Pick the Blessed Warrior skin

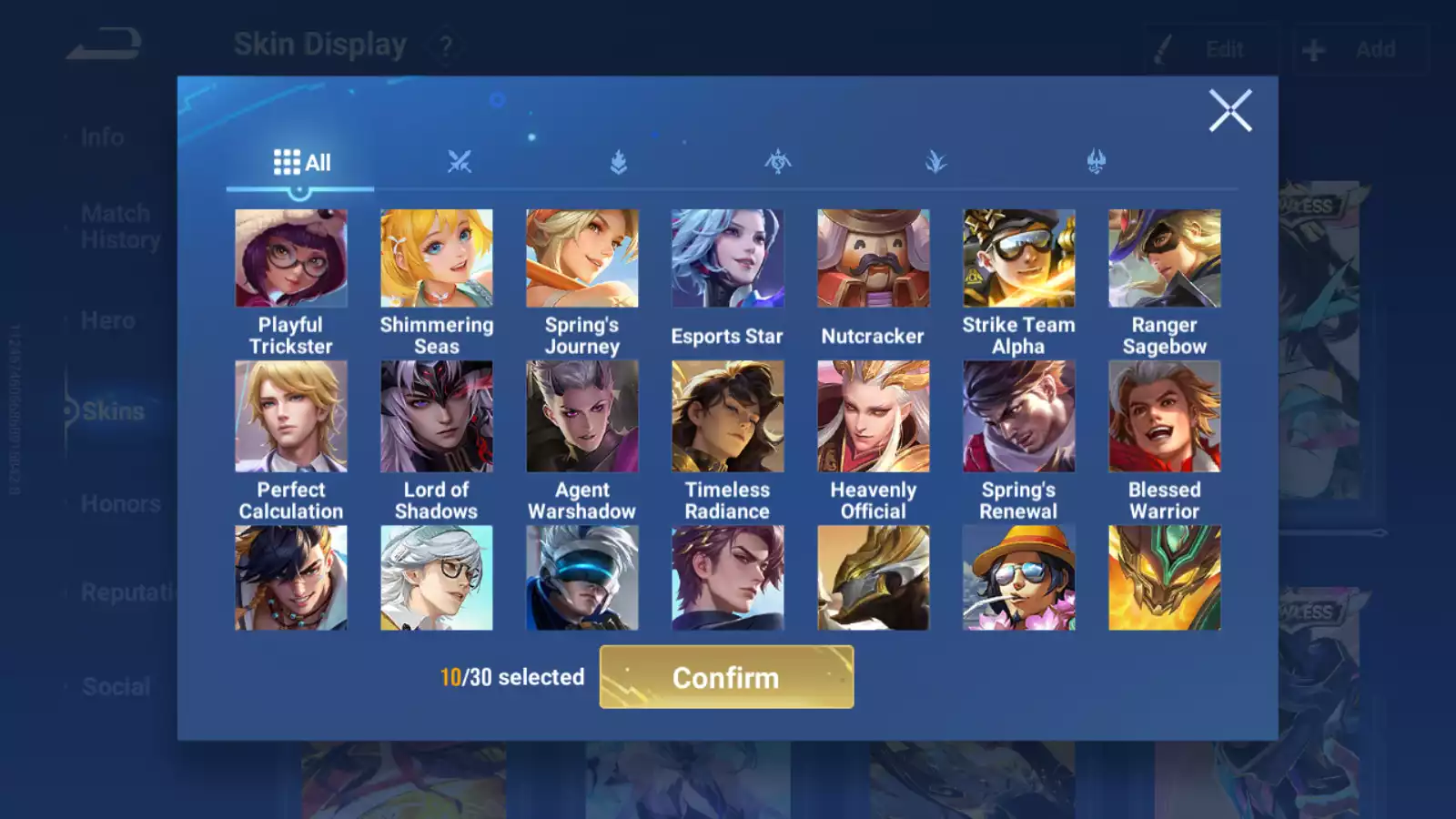1165,416
